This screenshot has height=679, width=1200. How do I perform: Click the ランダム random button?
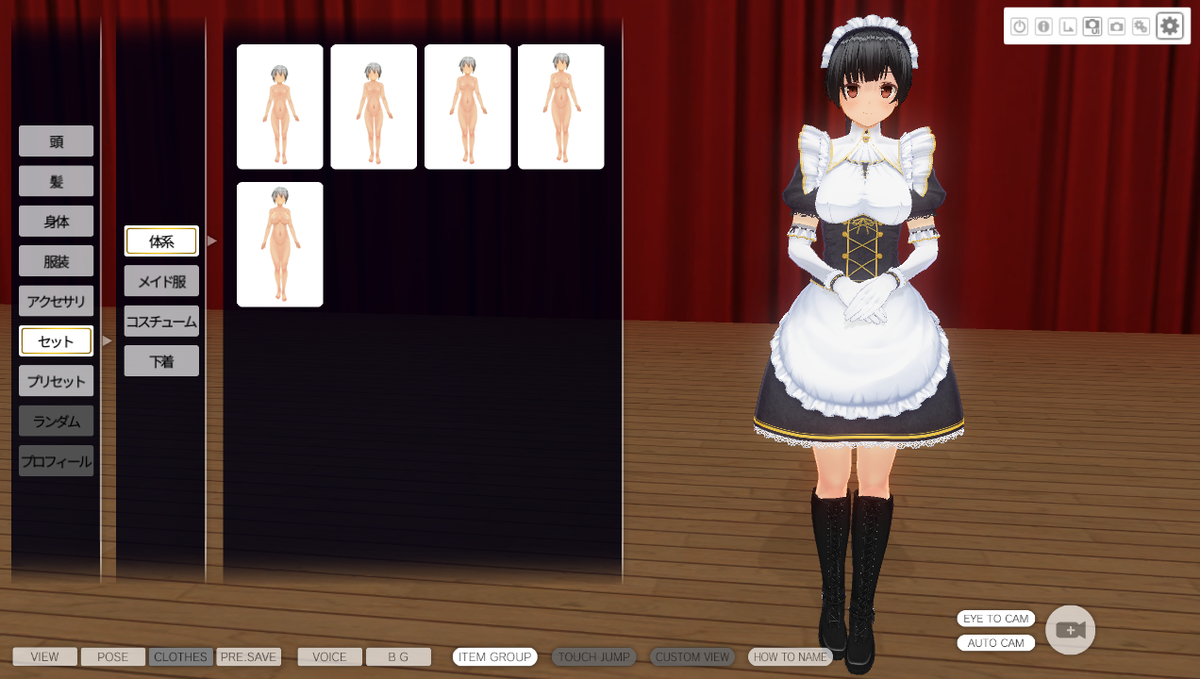(x=56, y=421)
